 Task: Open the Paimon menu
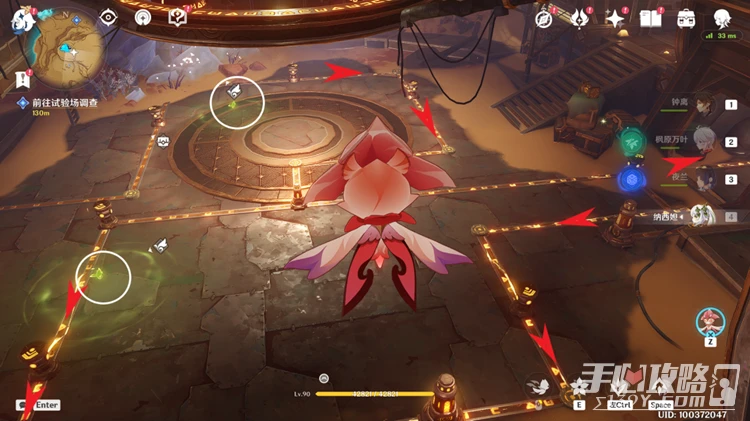point(22,20)
